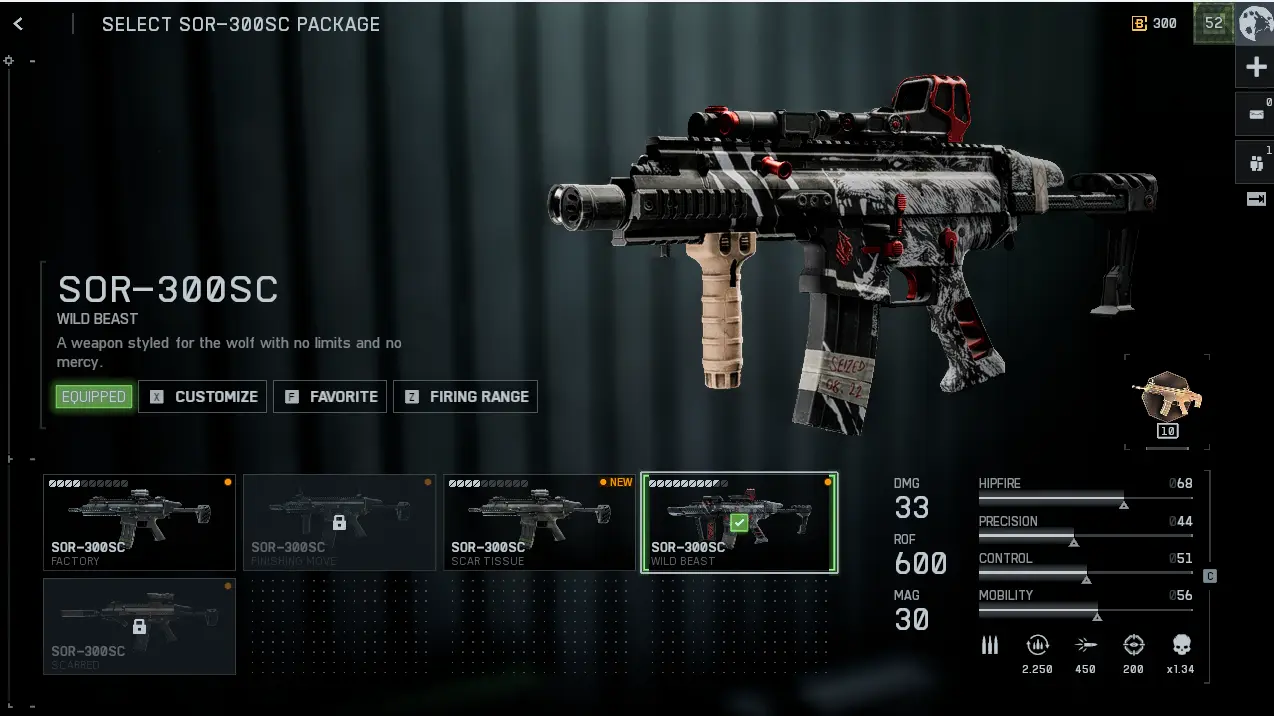This screenshot has height=716, width=1274.
Task: Click the weapon charm preview box
Action: [1167, 400]
